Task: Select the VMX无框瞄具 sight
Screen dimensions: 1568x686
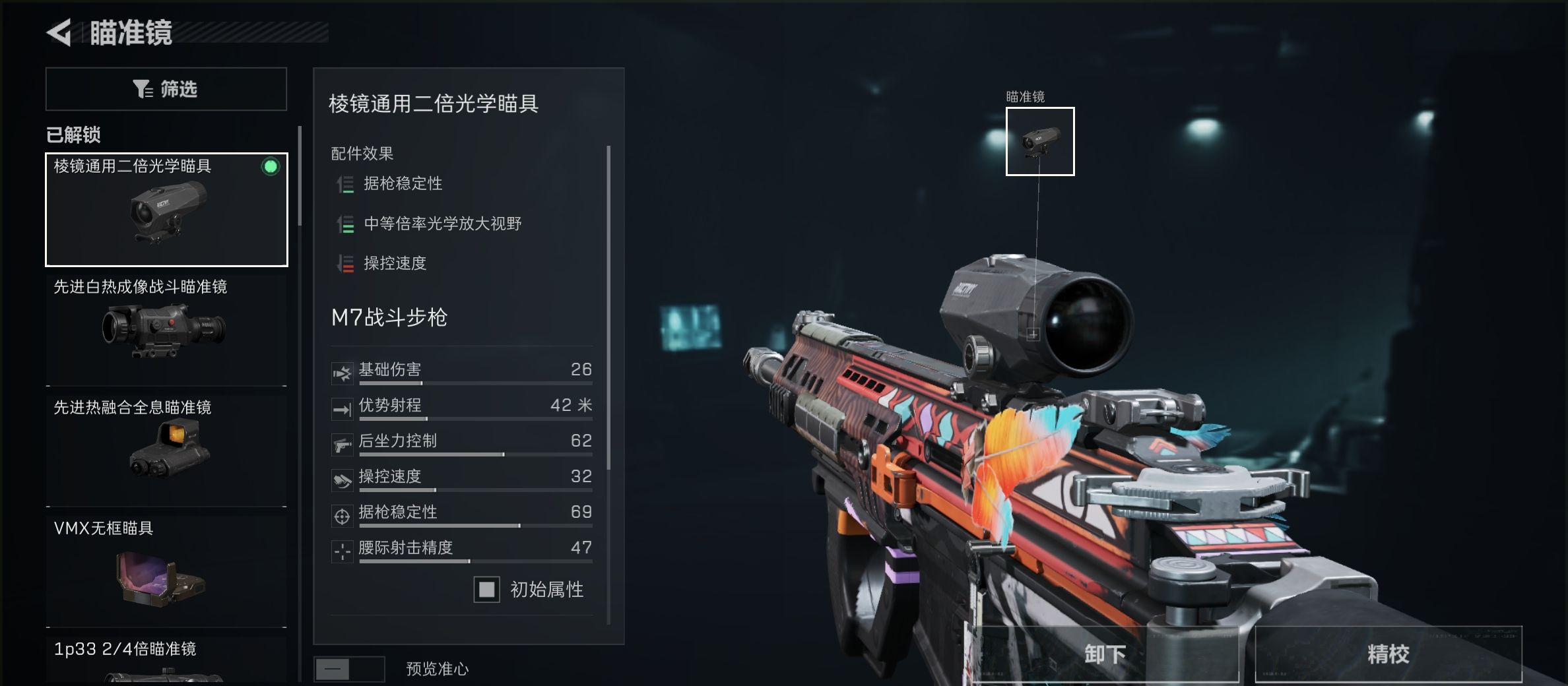Action: point(166,569)
